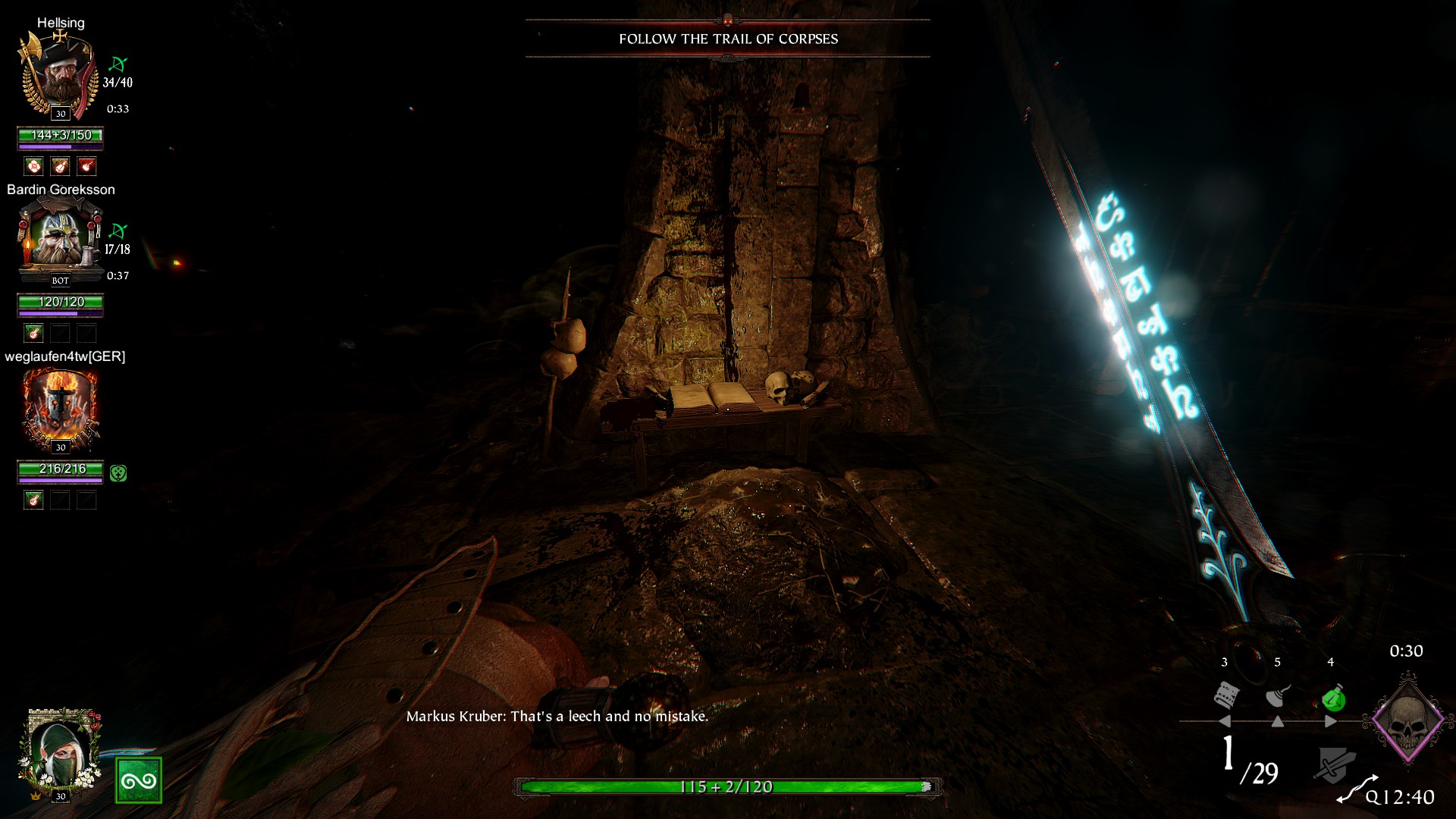Click Hellsing's bow ammo icon

pos(118,64)
